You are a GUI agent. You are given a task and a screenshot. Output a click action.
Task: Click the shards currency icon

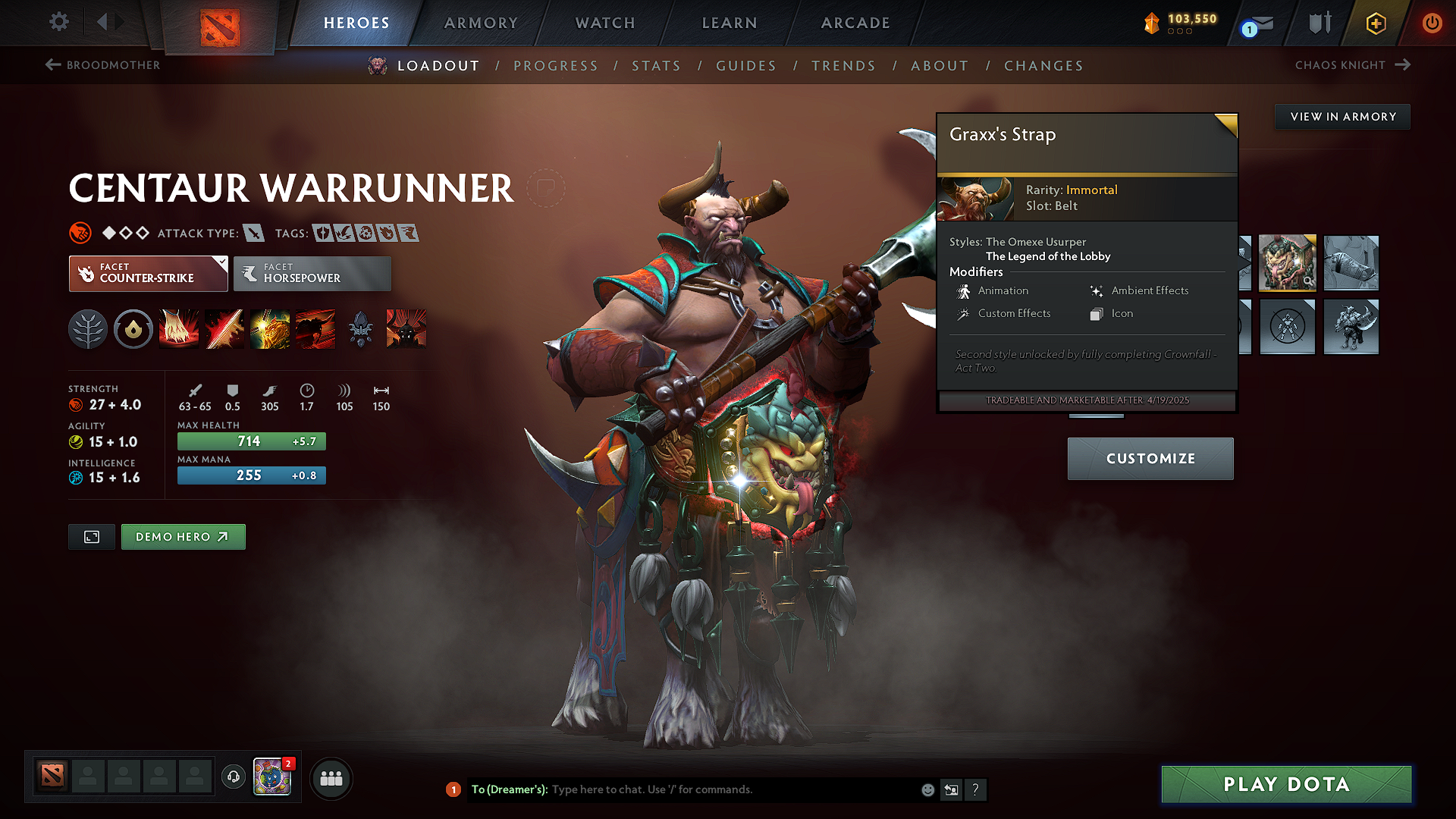tap(1152, 24)
